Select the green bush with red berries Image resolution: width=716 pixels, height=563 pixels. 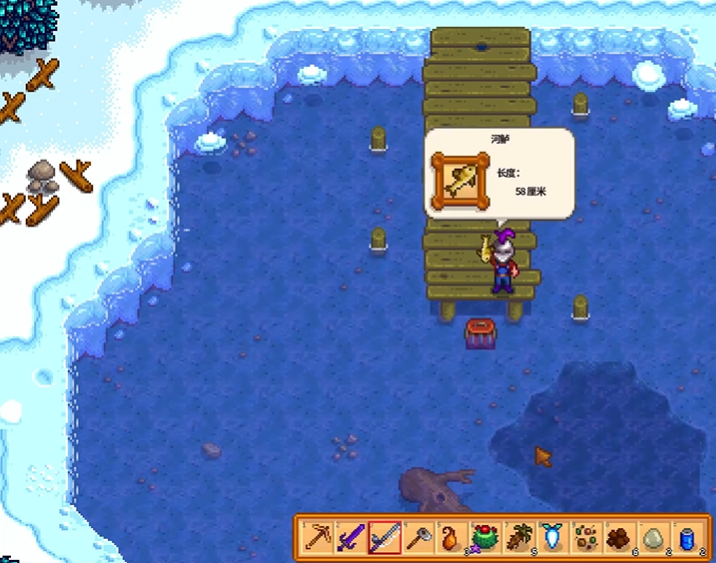[x=484, y=538]
